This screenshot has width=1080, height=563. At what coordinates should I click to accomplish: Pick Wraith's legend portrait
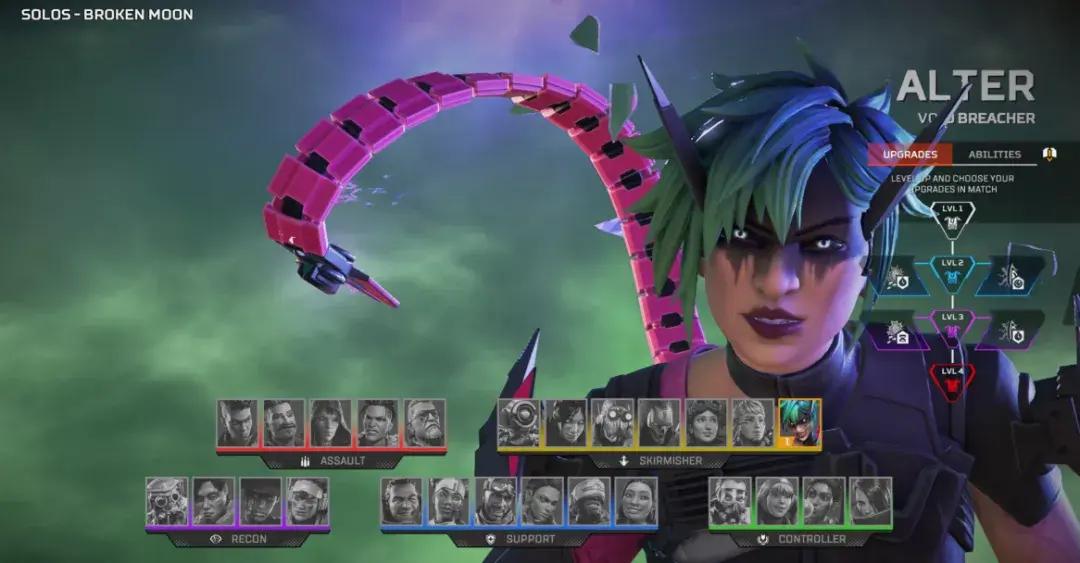pos(565,422)
